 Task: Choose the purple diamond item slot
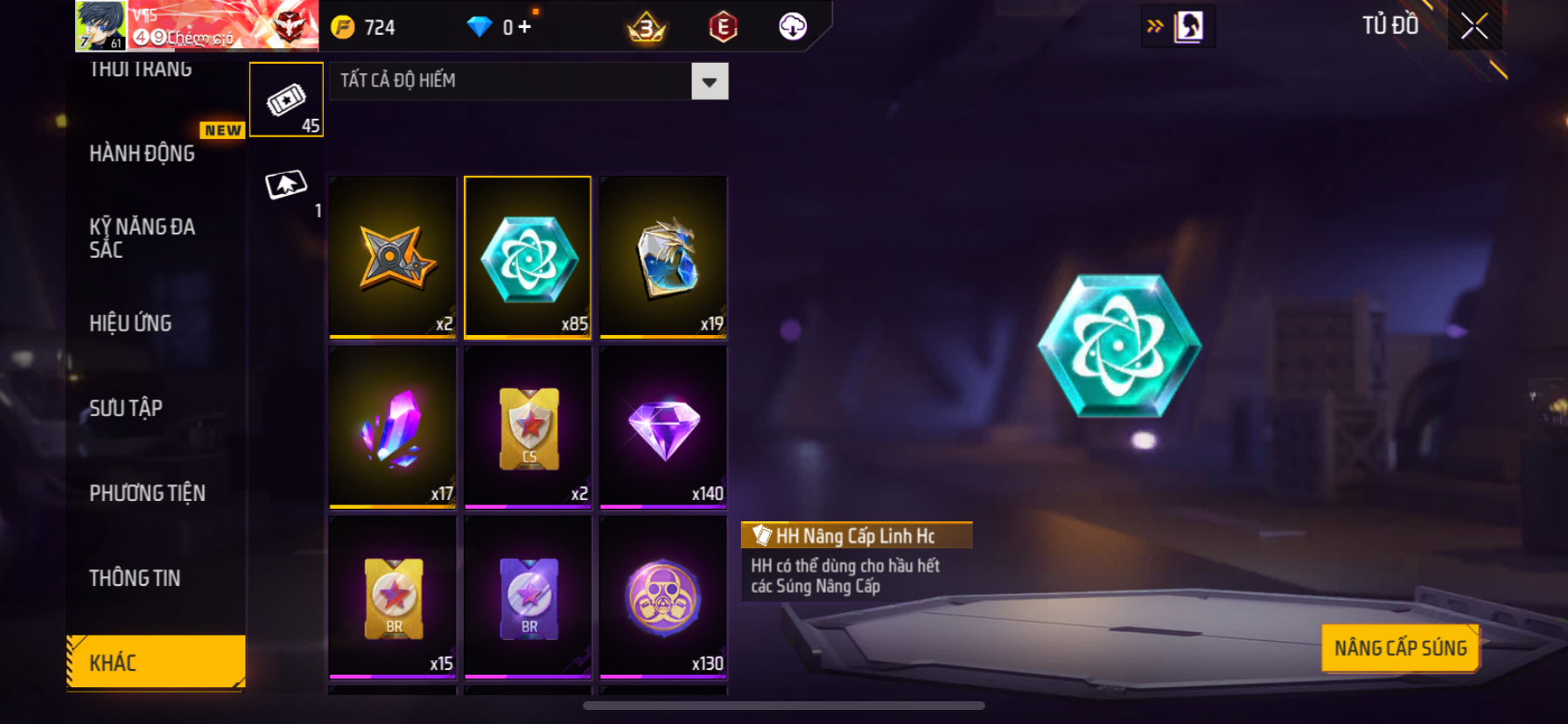[663, 427]
